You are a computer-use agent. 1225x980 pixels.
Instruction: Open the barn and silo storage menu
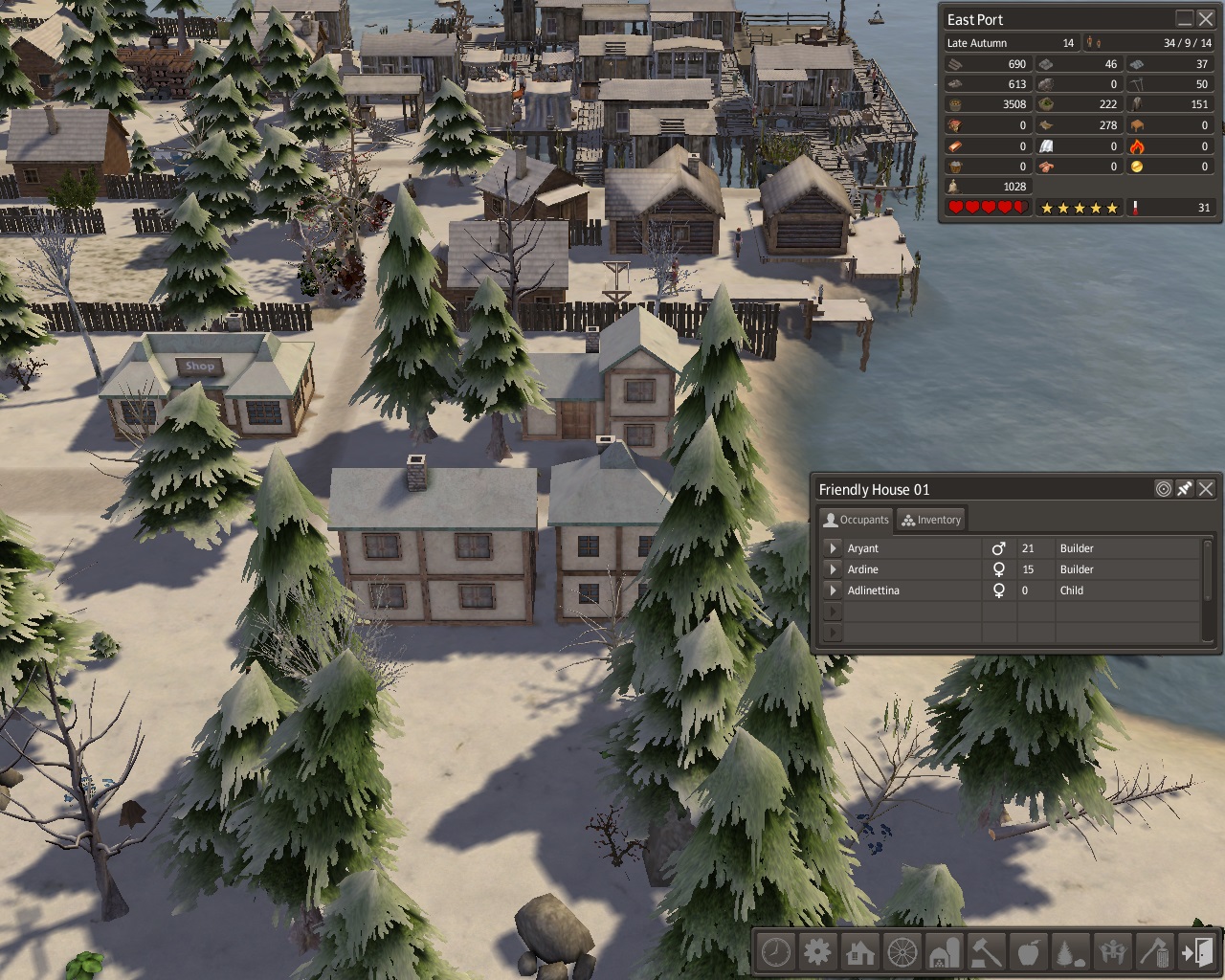[945, 952]
